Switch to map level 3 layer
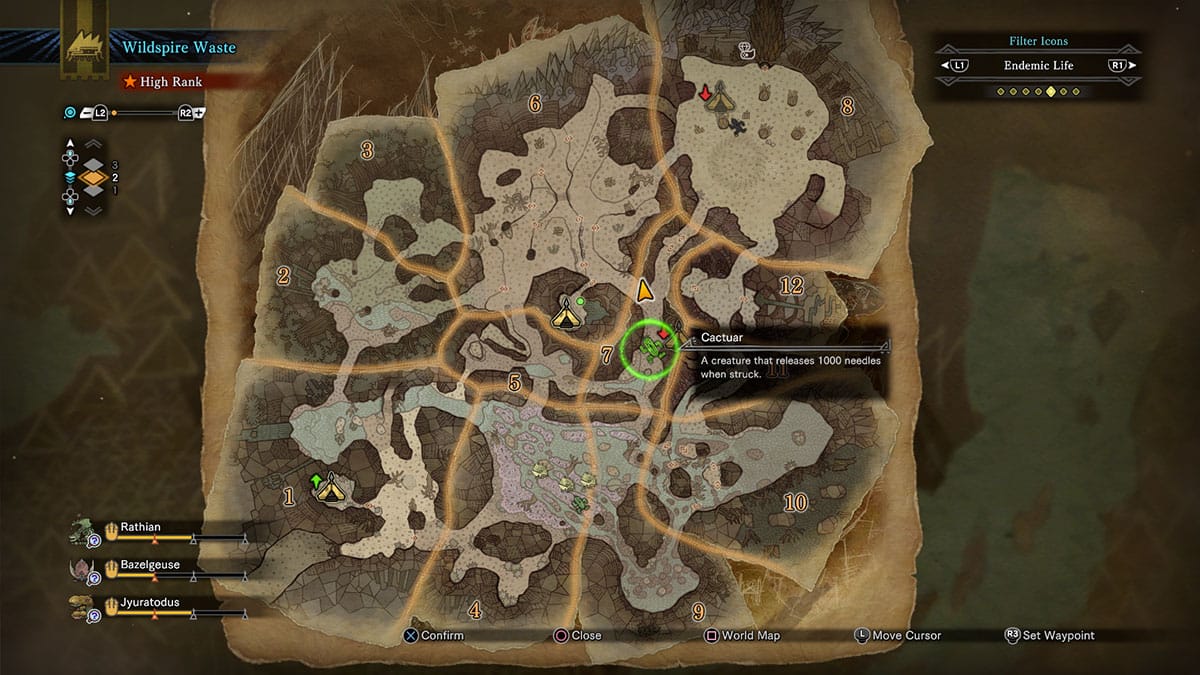The image size is (1200, 675). tap(93, 164)
